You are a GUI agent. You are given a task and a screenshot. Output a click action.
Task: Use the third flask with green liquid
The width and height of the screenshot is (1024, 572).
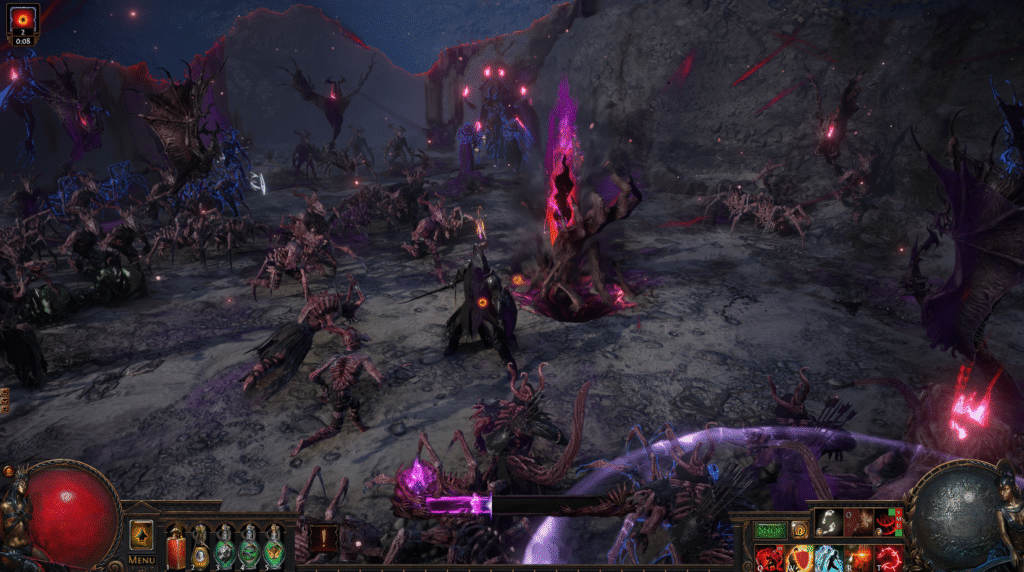tap(225, 547)
